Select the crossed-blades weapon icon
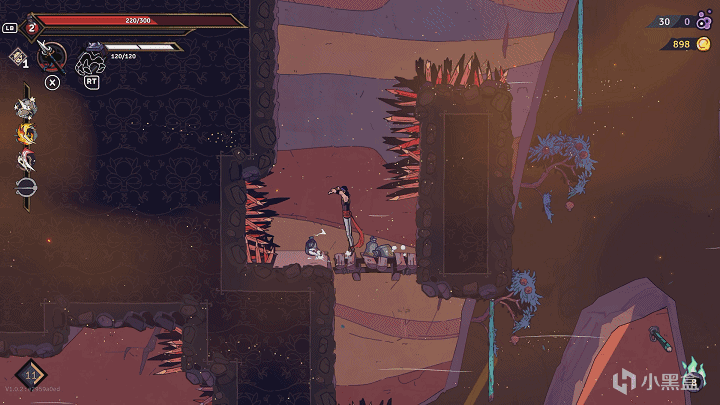 (52, 57)
